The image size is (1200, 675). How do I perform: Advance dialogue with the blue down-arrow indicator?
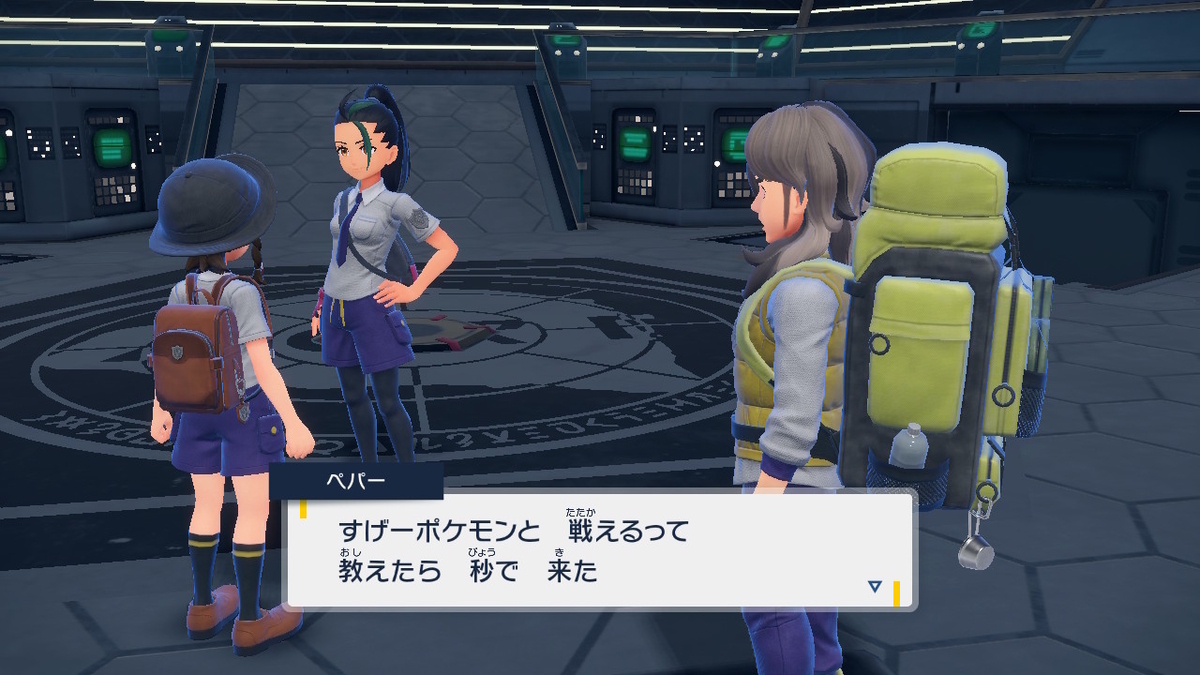(x=875, y=587)
